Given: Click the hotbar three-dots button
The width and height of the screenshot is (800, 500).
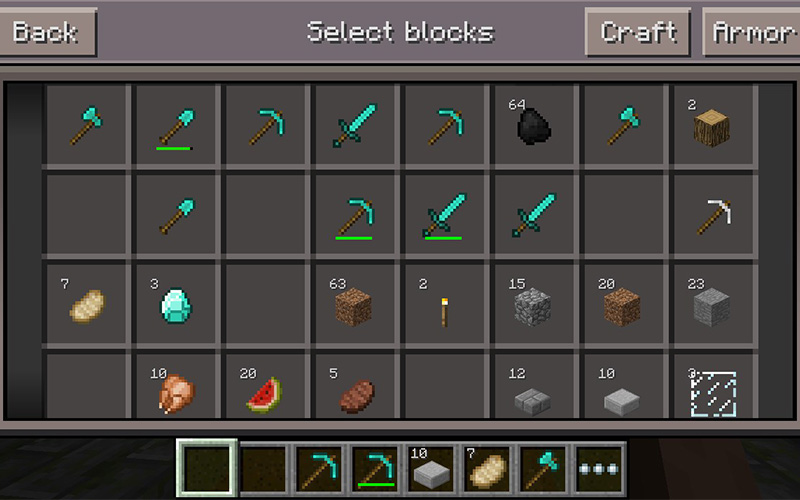Looking at the screenshot, I should click(600, 469).
